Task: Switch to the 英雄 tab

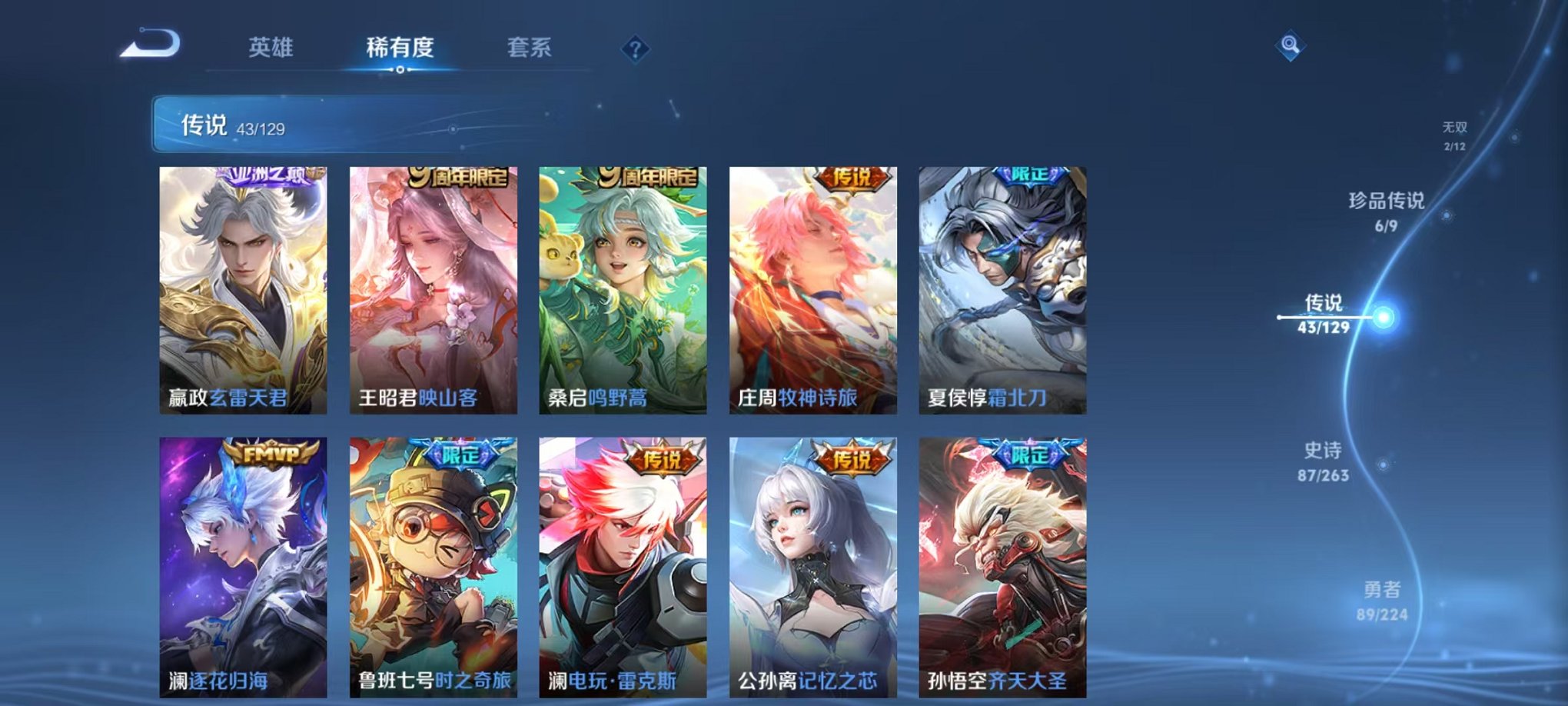Action: coord(268,46)
